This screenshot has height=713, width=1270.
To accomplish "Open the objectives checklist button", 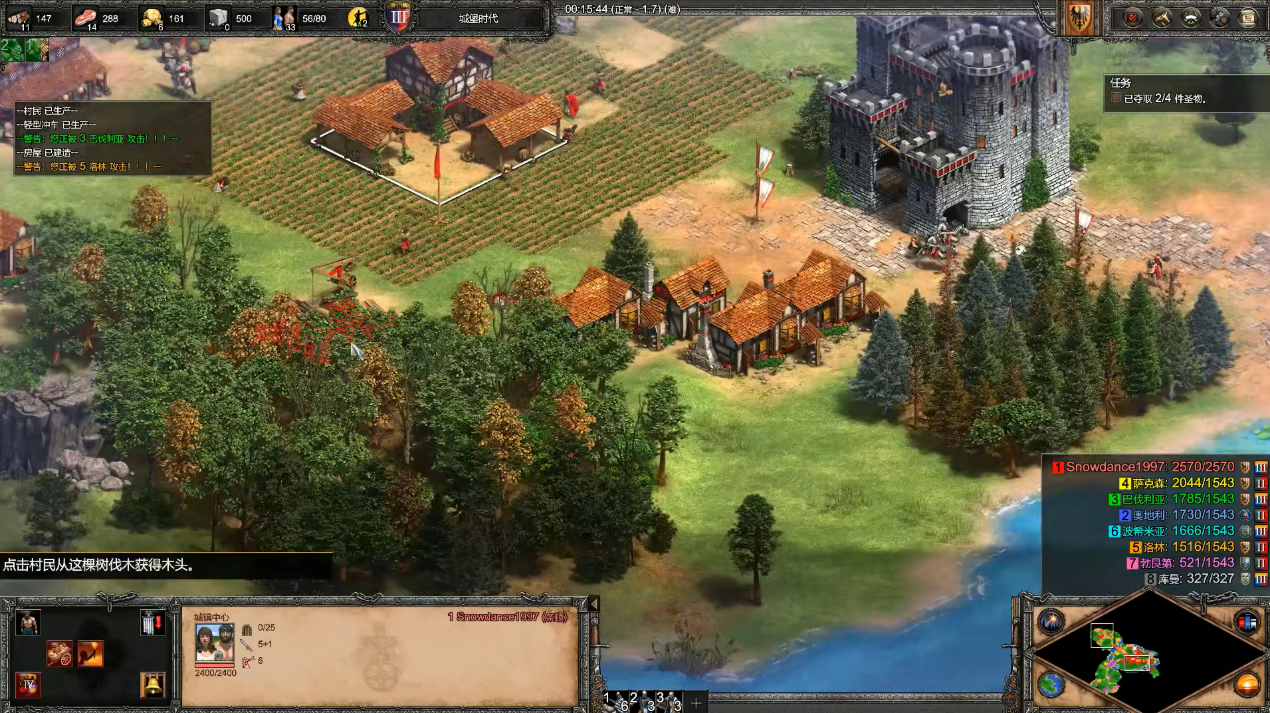I will 1133,17.
